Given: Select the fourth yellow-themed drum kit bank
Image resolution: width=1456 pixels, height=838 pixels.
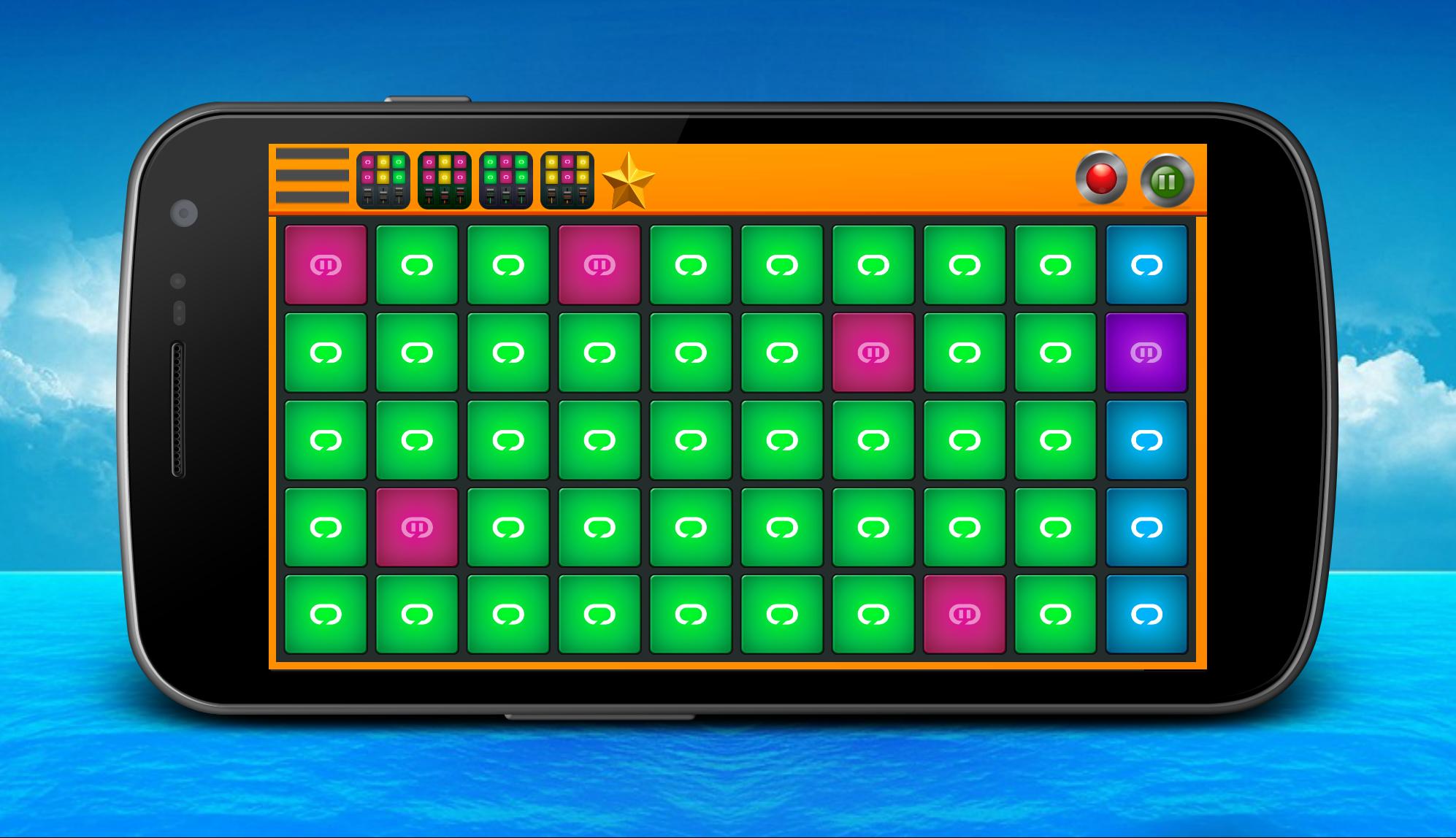Looking at the screenshot, I should (569, 179).
